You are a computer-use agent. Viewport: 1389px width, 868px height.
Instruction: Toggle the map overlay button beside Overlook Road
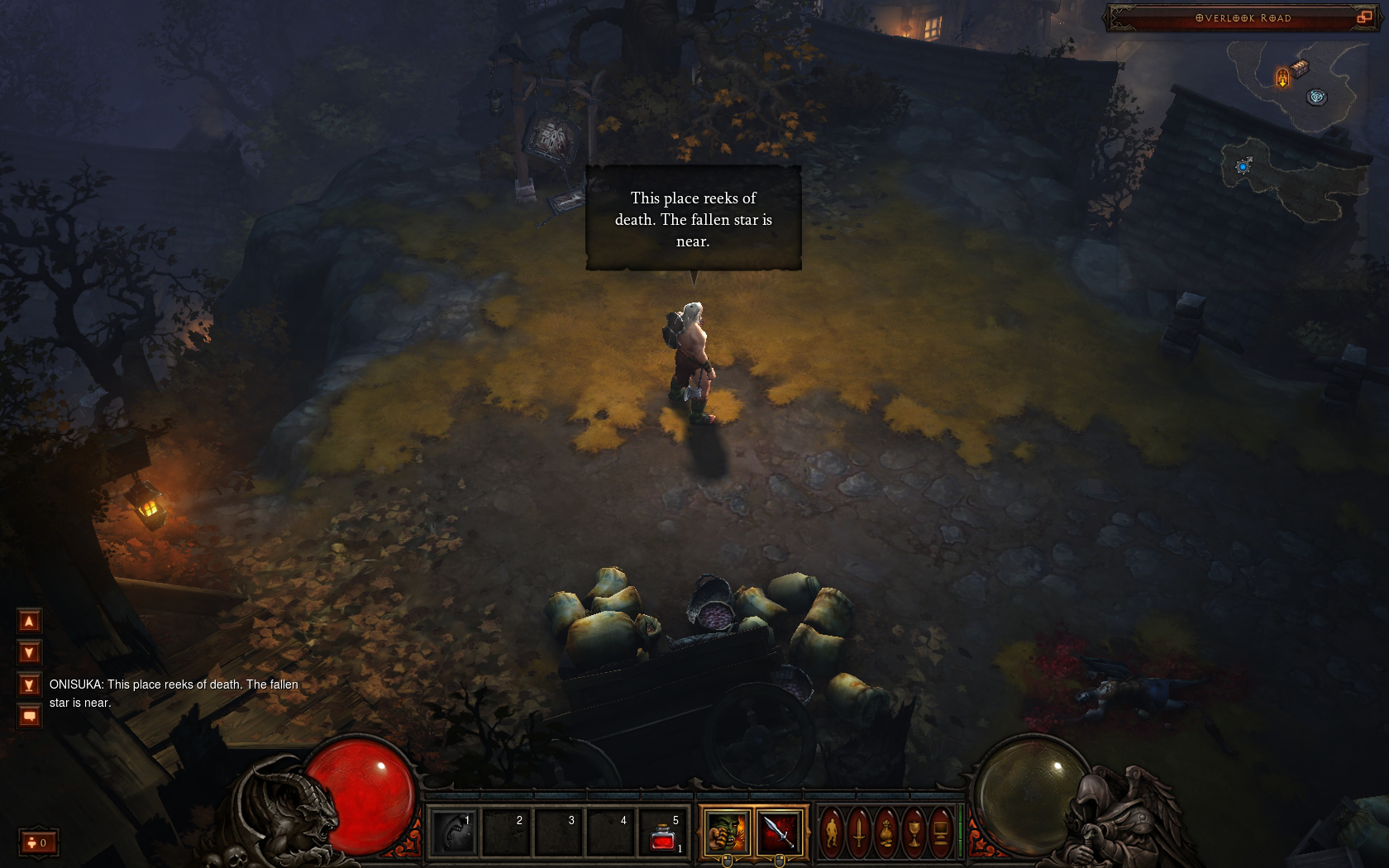1364,17
